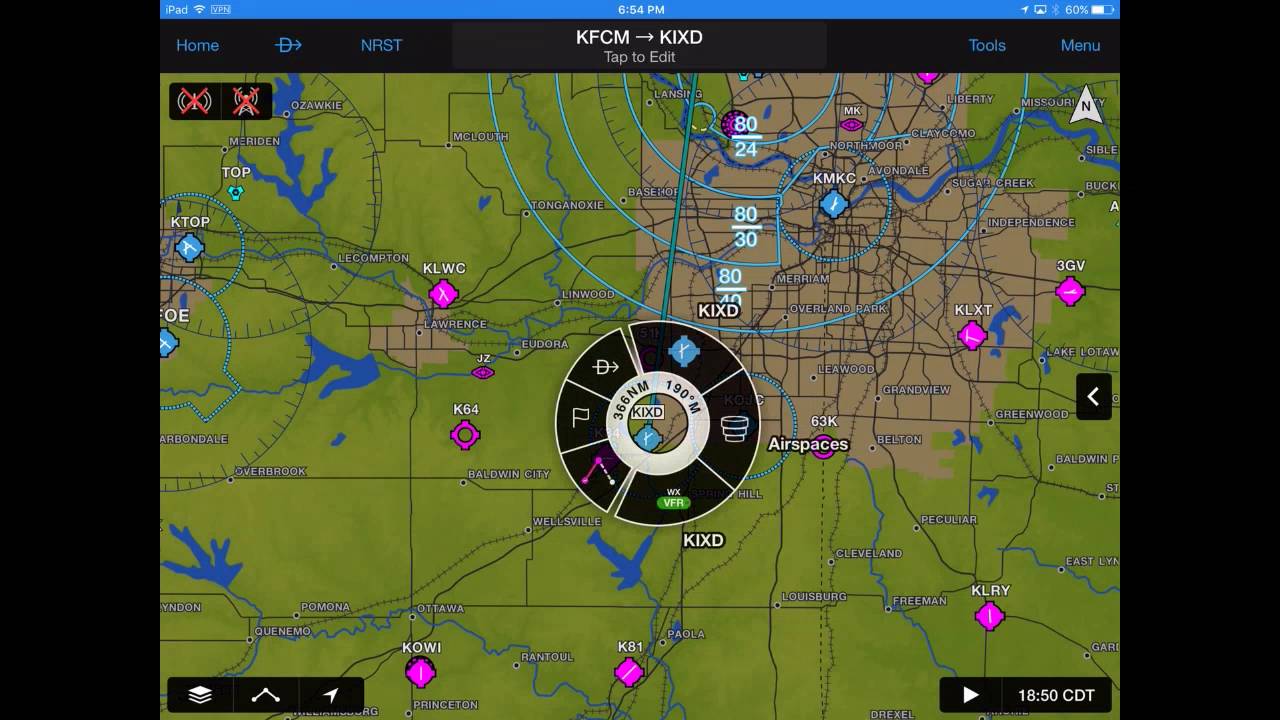The width and height of the screenshot is (1280, 720).
Task: Tap the KFCM to KIXD route to edit
Action: [639, 44]
